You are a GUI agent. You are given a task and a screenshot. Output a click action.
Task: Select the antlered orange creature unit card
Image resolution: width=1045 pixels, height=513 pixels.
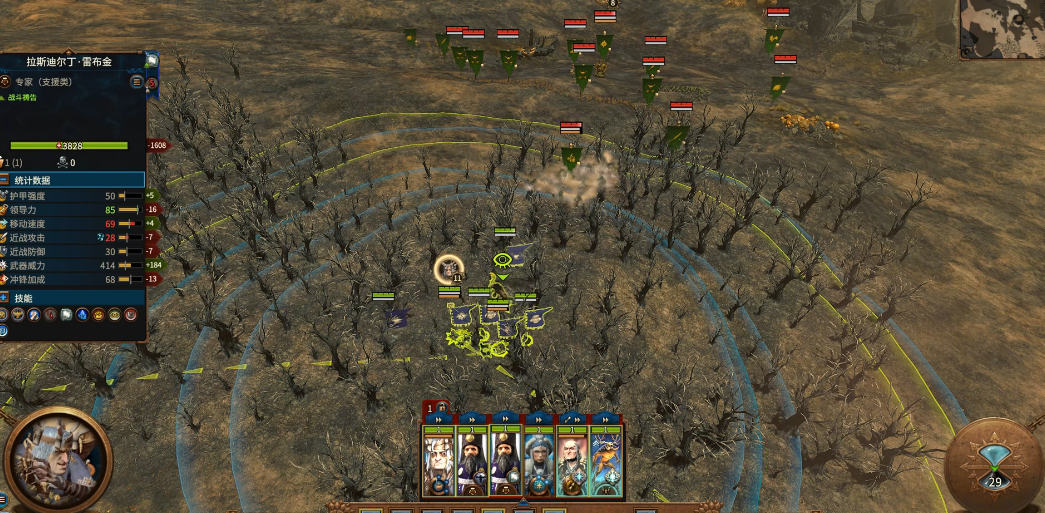605,462
